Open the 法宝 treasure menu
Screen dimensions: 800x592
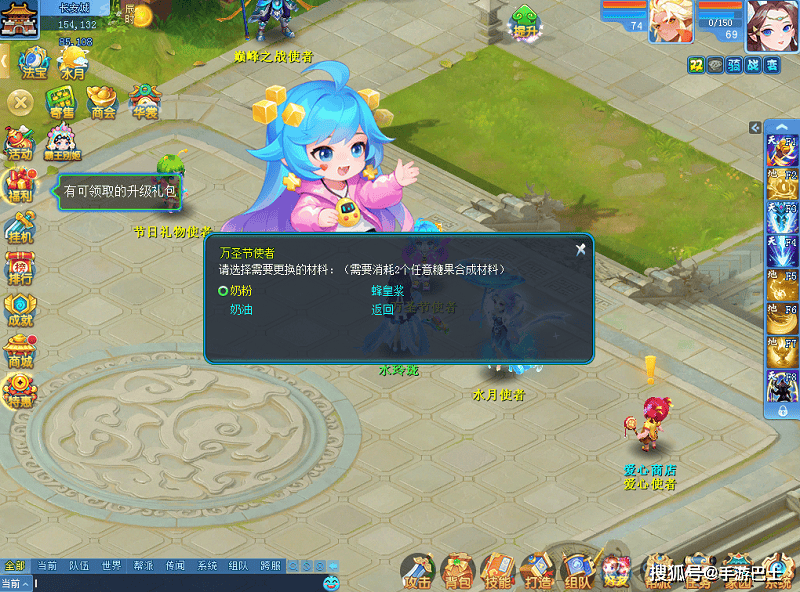pos(33,62)
